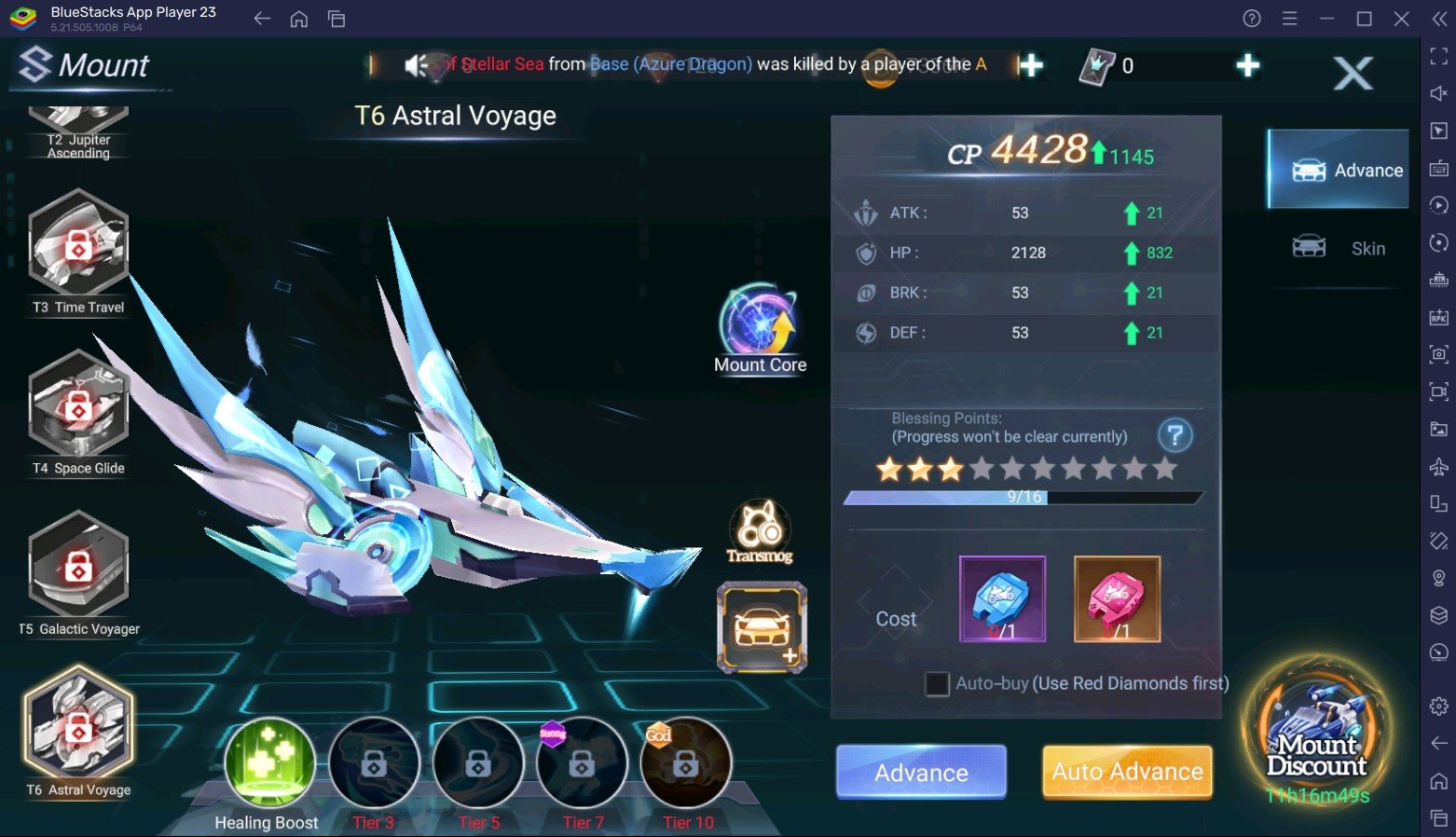Switch to the Skin tab
Viewport: 1456px width, 837px height.
(x=1339, y=248)
